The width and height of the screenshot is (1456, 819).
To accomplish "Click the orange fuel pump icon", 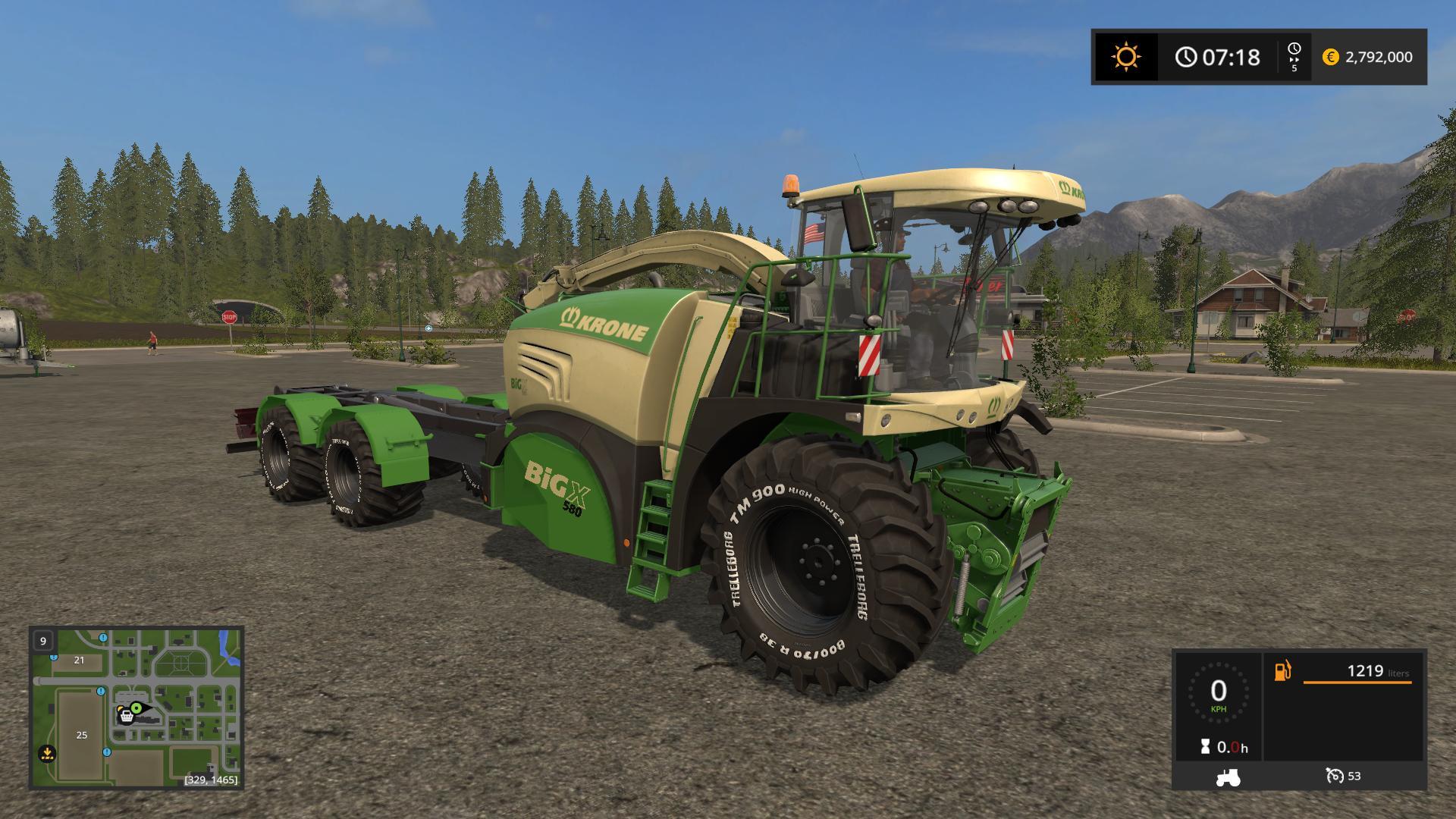I will 1282,671.
